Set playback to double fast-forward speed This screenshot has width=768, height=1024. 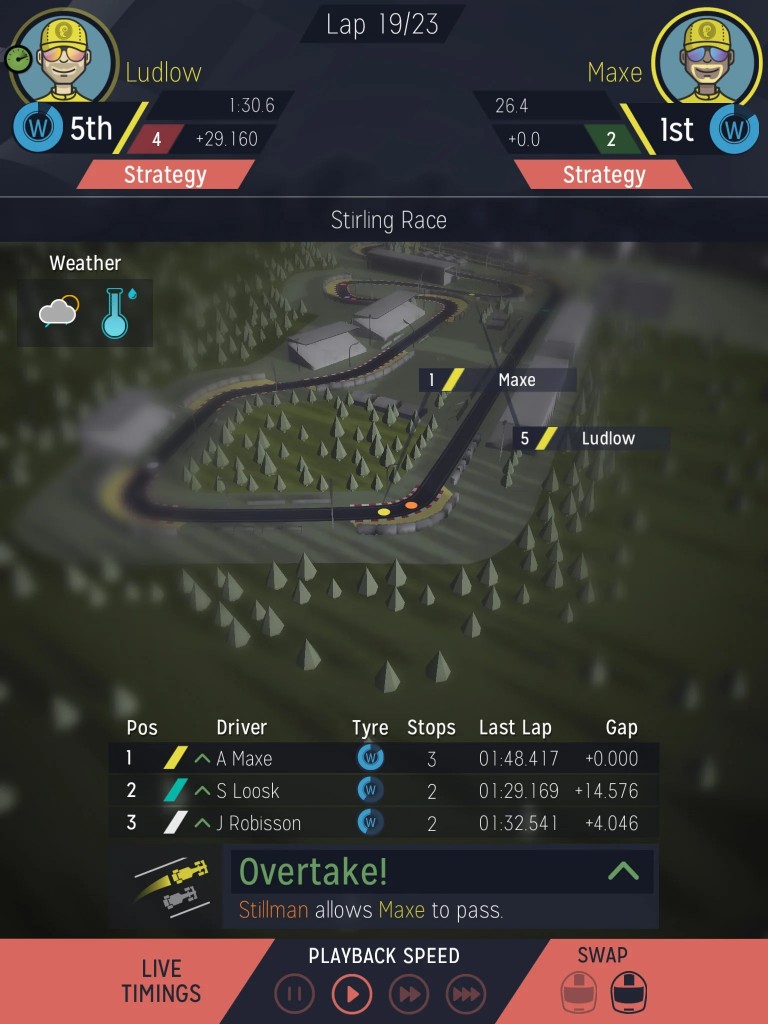pos(409,994)
